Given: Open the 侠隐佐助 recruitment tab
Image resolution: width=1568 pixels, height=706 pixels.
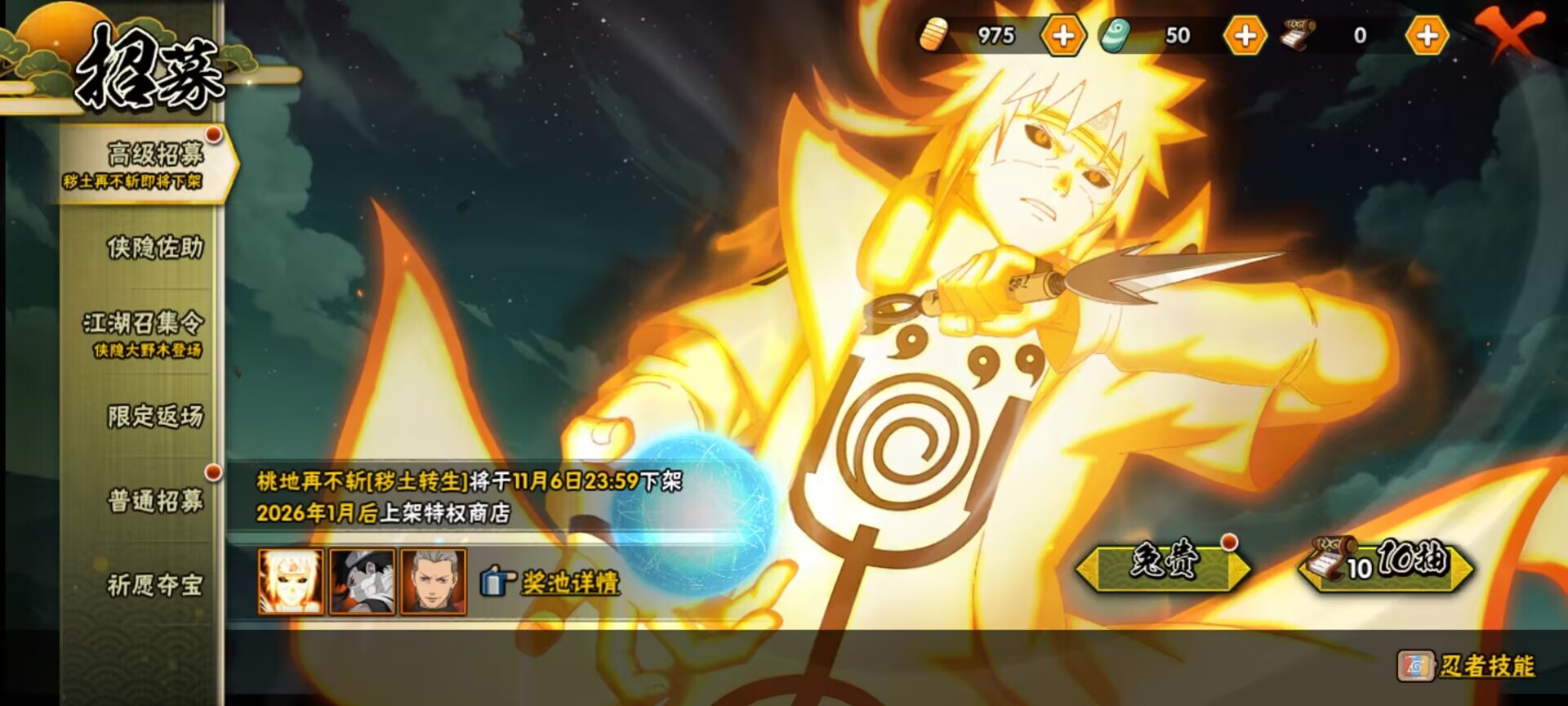Looking at the screenshot, I should tap(154, 248).
